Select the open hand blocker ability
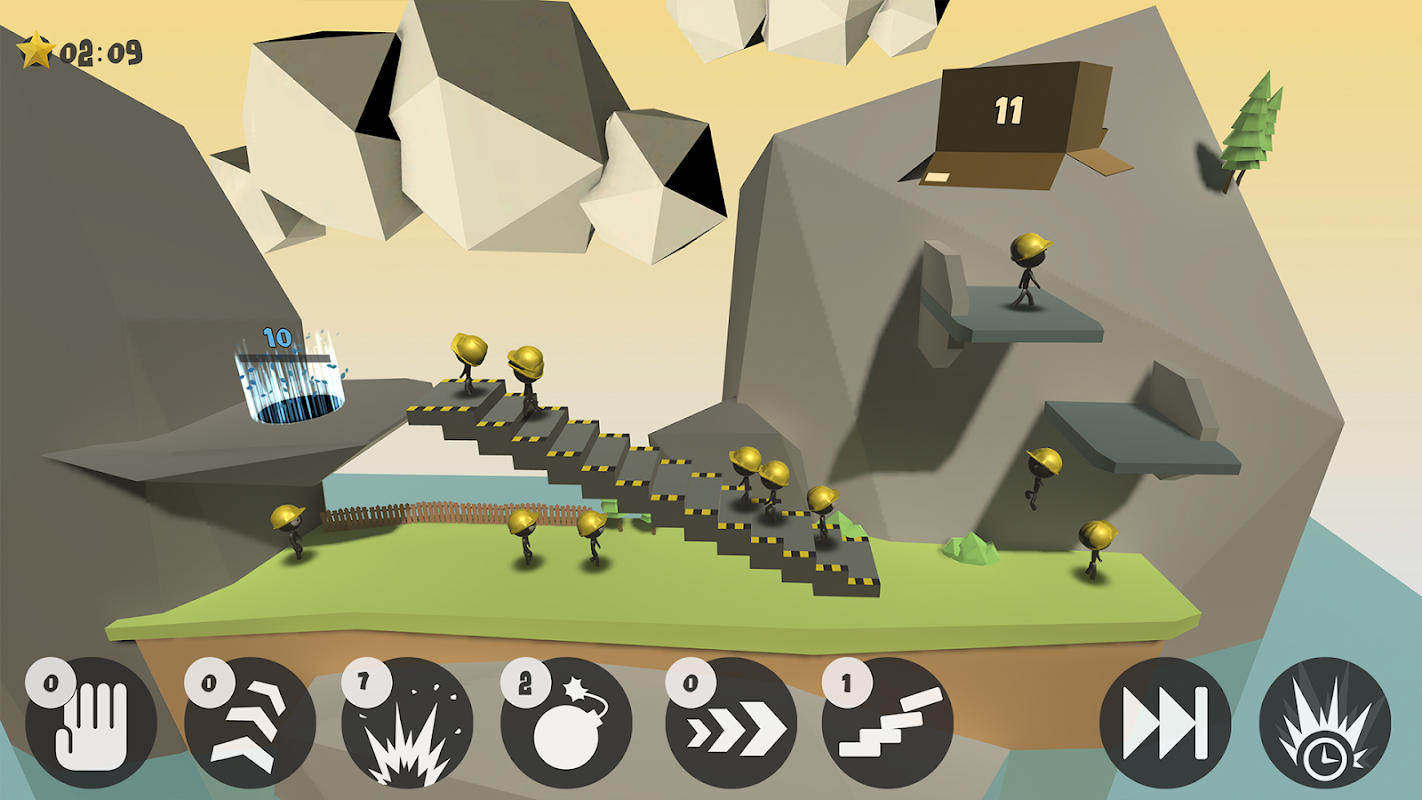The height and width of the screenshot is (800, 1422). (x=91, y=722)
